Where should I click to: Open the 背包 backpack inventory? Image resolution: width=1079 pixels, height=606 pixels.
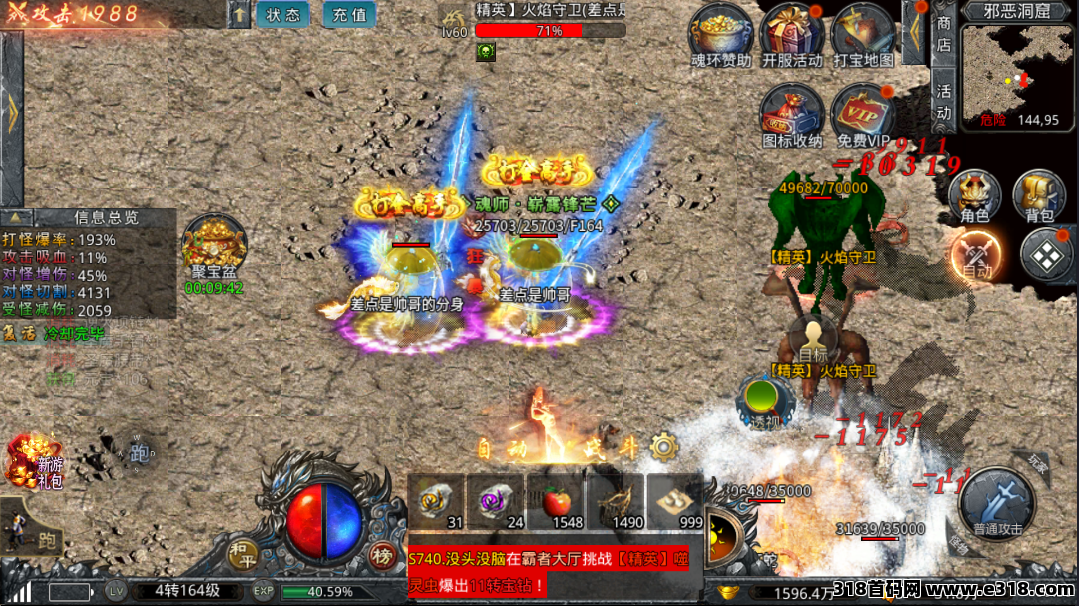coord(1040,195)
